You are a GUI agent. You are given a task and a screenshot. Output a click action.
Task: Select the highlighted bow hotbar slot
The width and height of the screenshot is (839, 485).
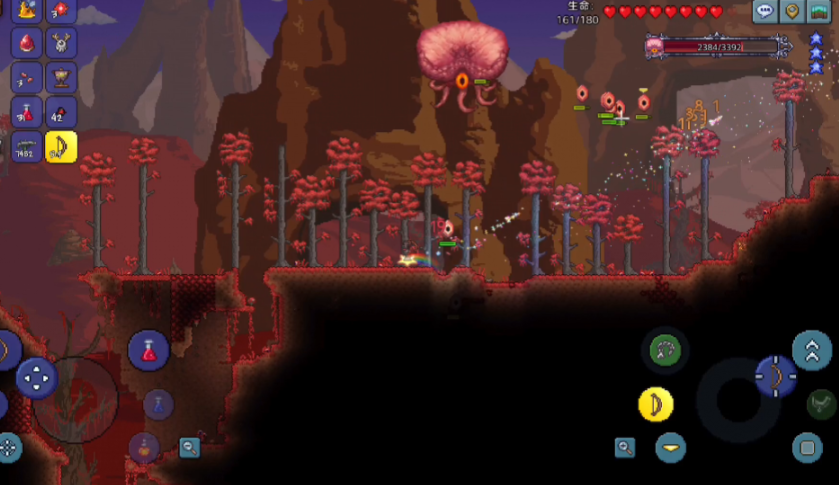(61, 146)
